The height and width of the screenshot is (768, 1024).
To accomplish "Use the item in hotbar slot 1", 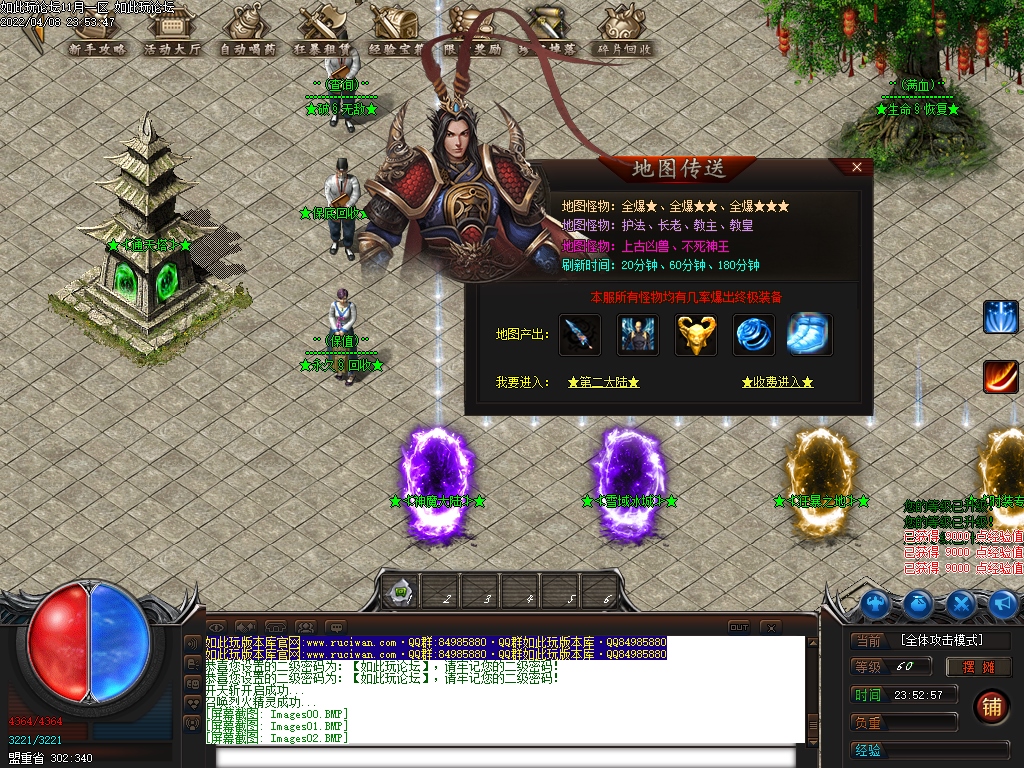I will 400,593.
